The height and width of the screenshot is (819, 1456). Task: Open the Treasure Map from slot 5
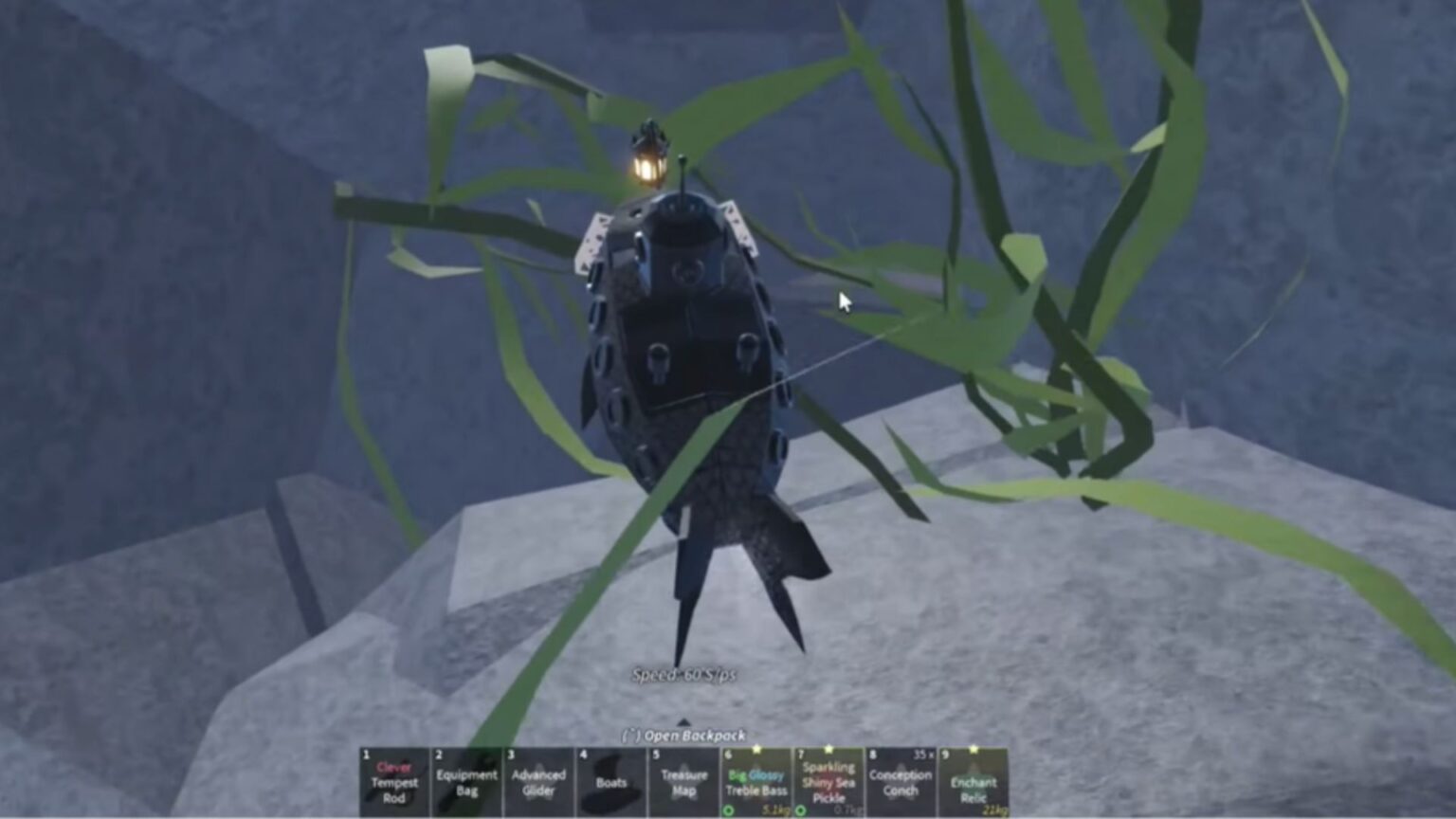point(682,782)
